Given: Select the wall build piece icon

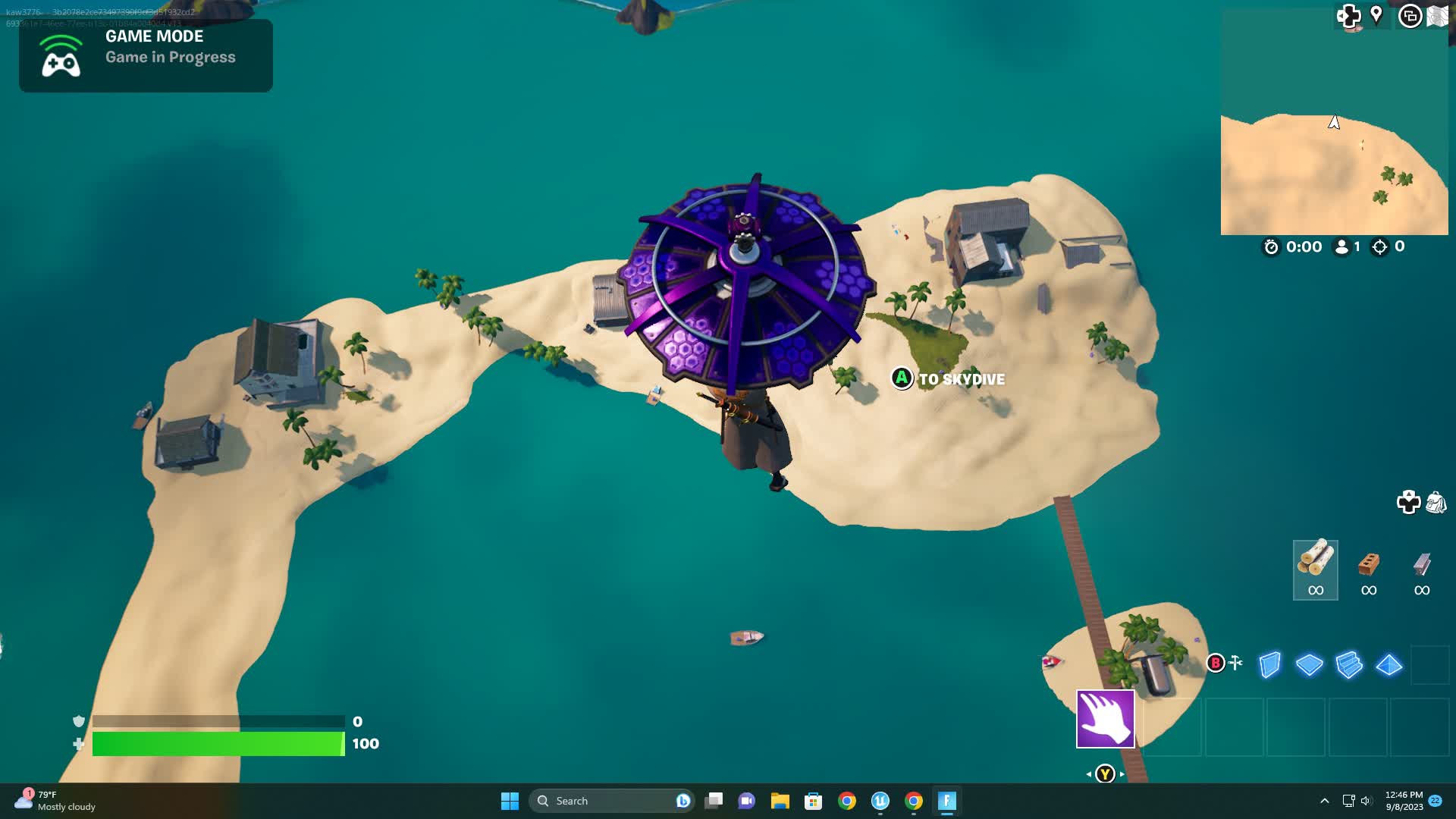Looking at the screenshot, I should click(1268, 667).
